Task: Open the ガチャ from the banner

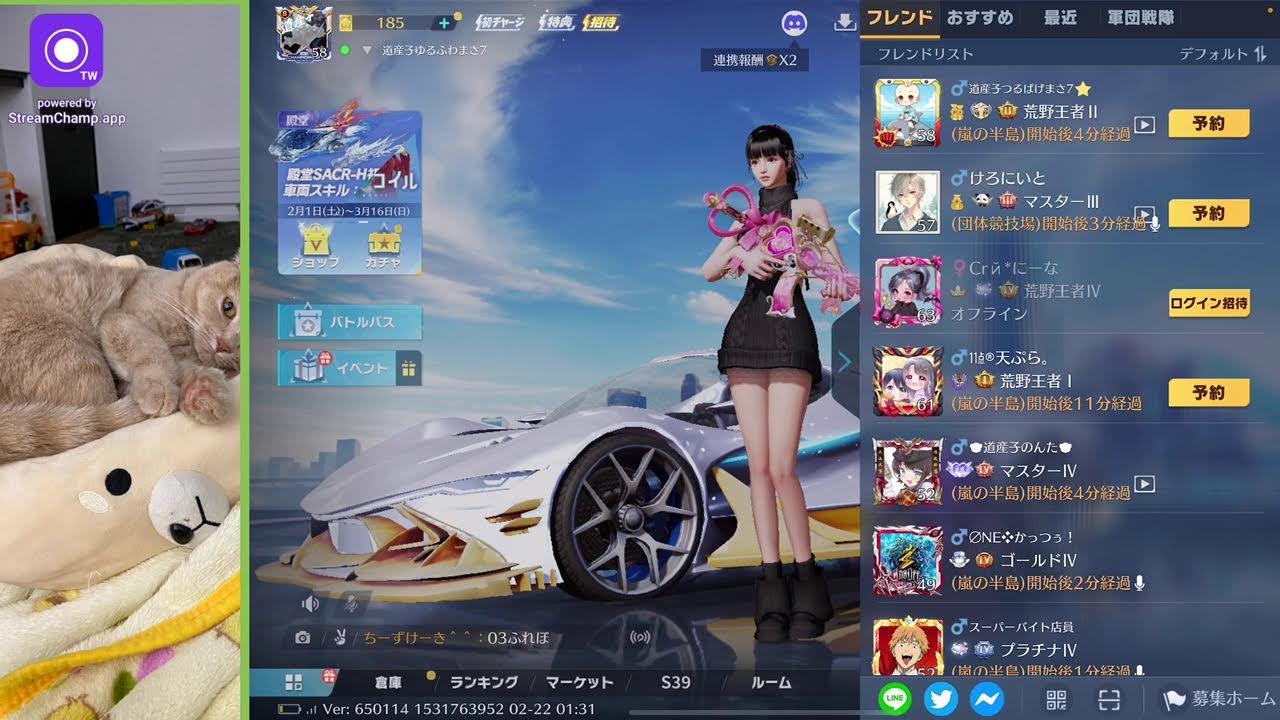Action: click(384, 246)
